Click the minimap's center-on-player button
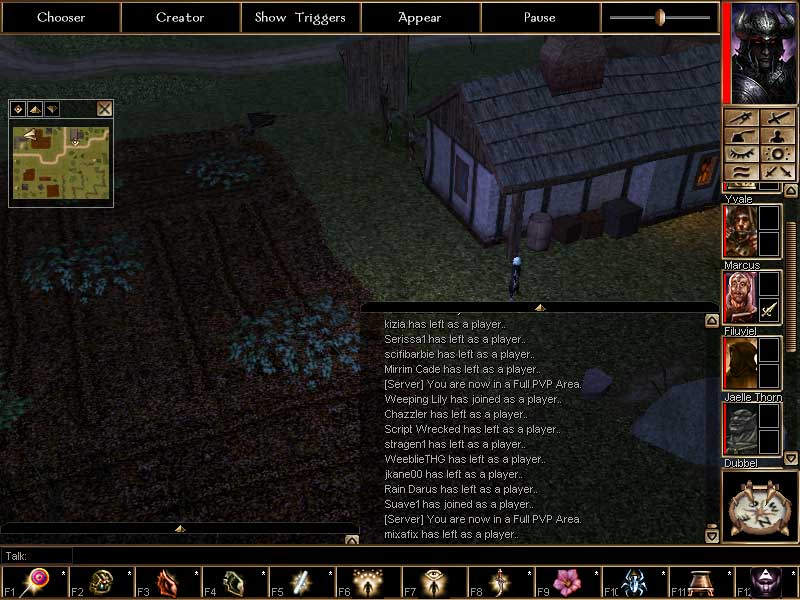The width and height of the screenshot is (800, 600). pyautogui.click(x=18, y=109)
